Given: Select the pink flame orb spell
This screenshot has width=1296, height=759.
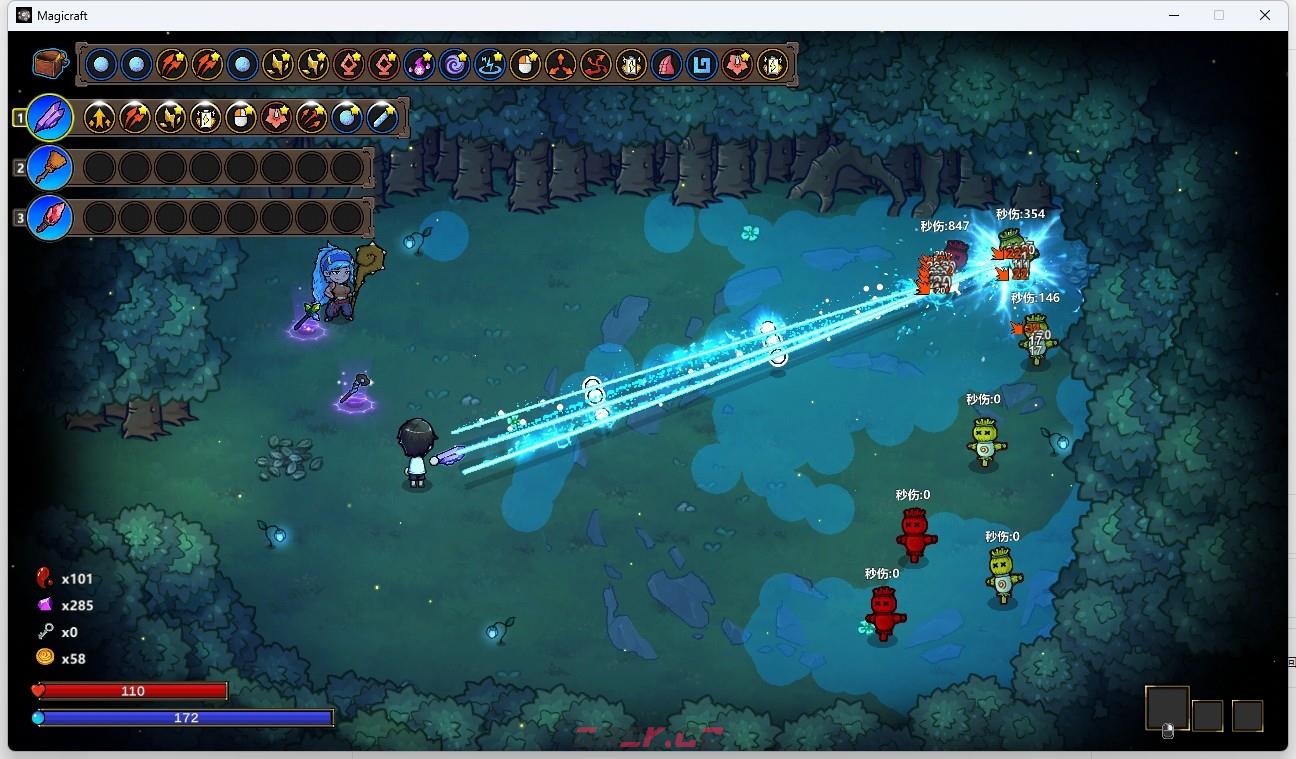Looking at the screenshot, I should (x=419, y=66).
